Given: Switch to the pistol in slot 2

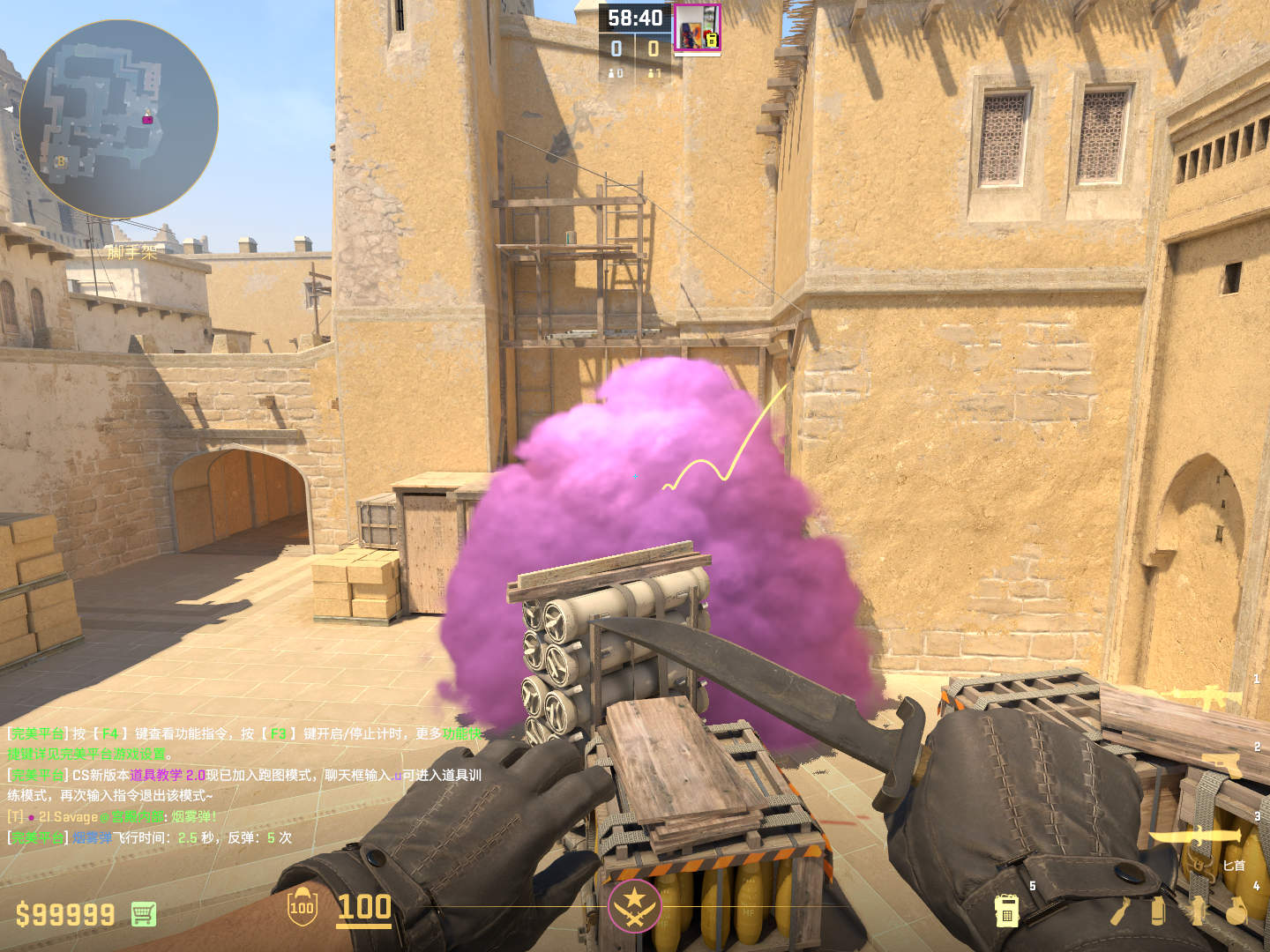Looking at the screenshot, I should (x=1223, y=763).
